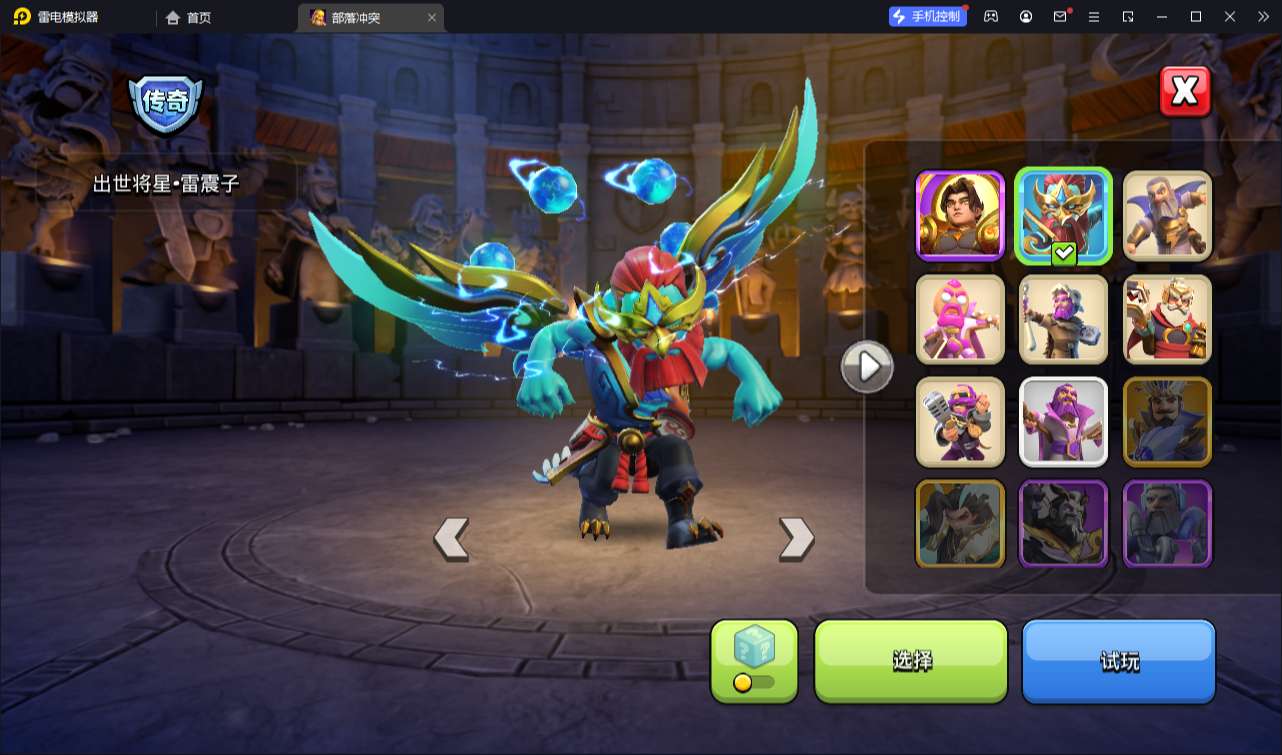The width and height of the screenshot is (1282, 755).
Task: Select the brown-haired warrior skin thumbnail
Action: tap(960, 215)
